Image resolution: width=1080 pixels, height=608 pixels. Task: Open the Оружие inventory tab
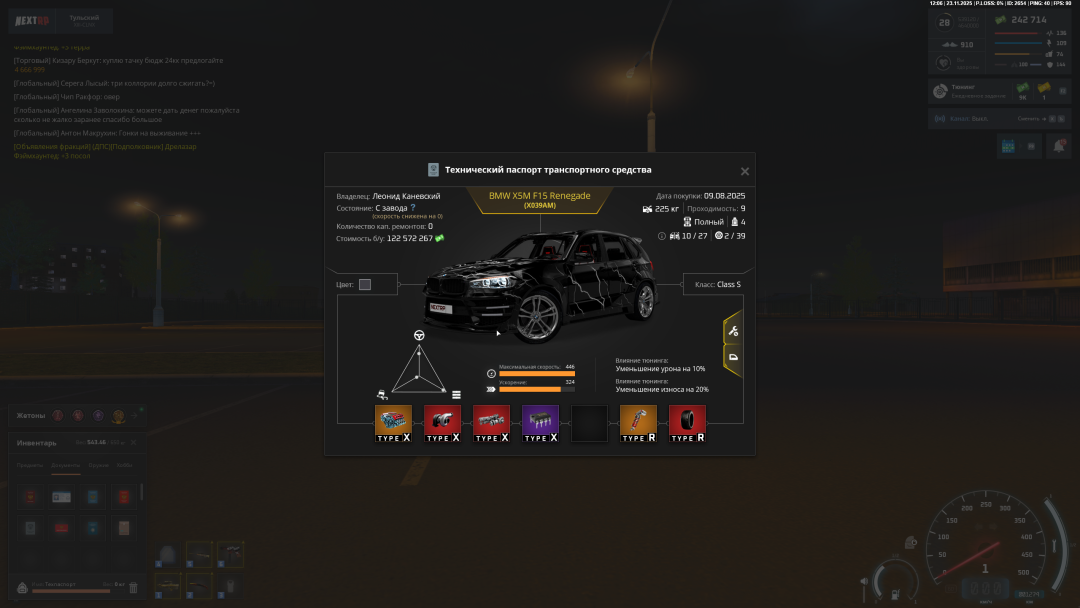coord(98,465)
